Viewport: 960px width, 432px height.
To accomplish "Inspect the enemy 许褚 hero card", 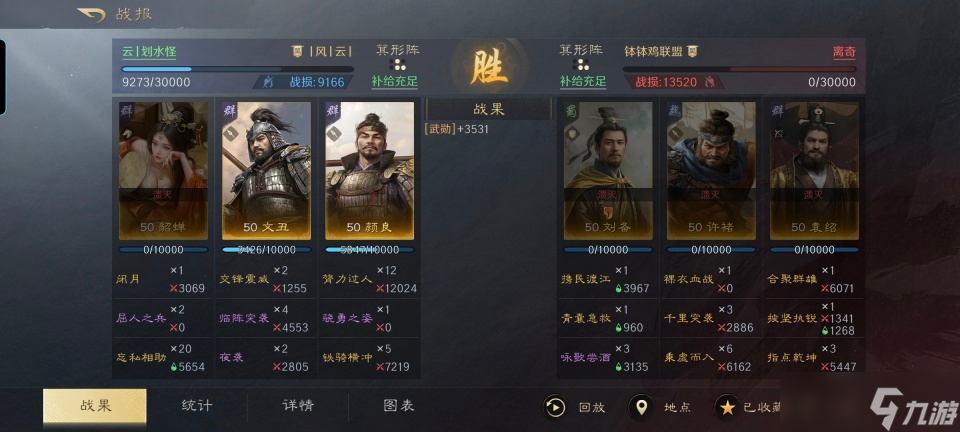I will pos(711,170).
